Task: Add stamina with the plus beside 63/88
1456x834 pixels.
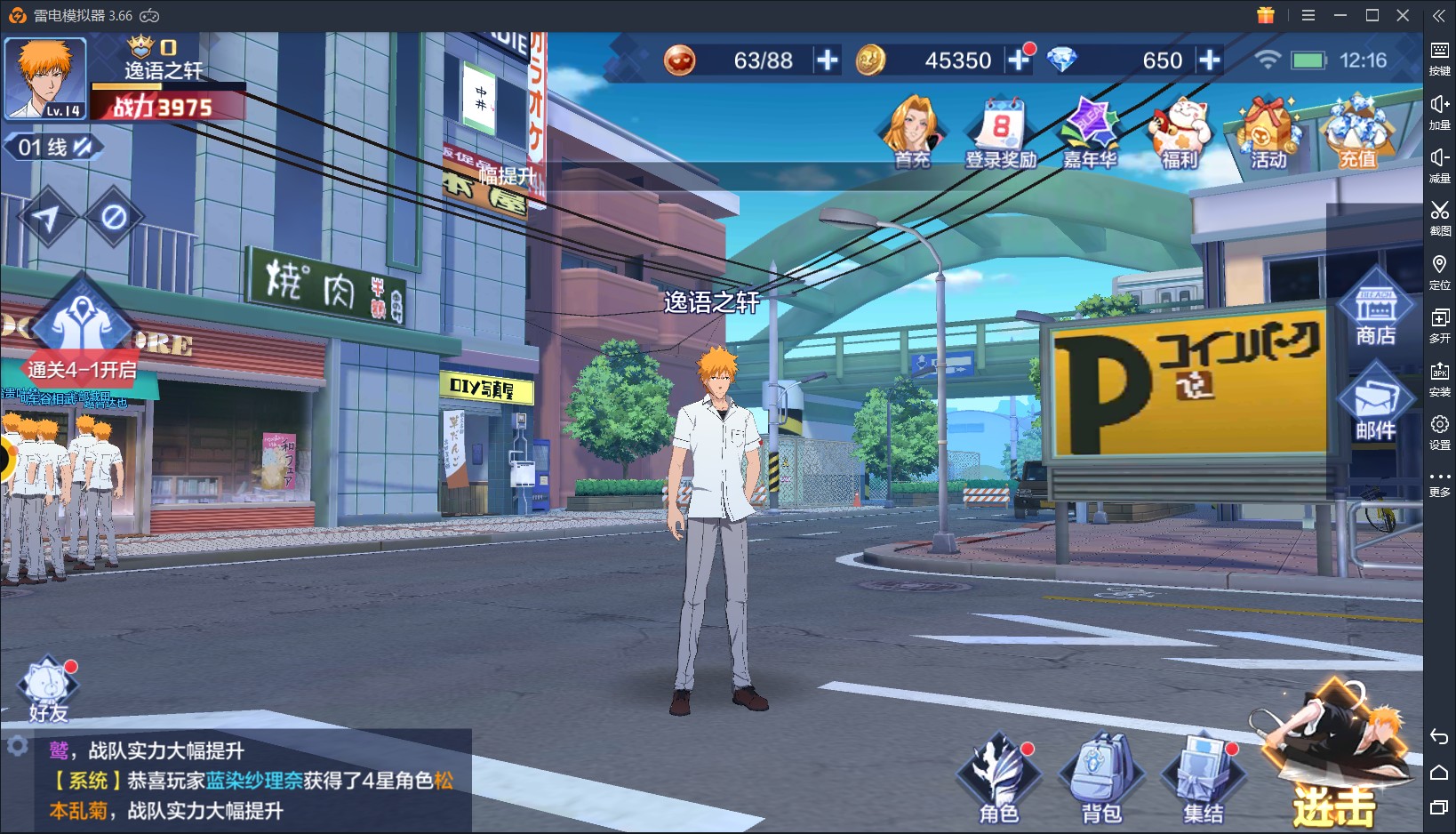Action: point(828,60)
